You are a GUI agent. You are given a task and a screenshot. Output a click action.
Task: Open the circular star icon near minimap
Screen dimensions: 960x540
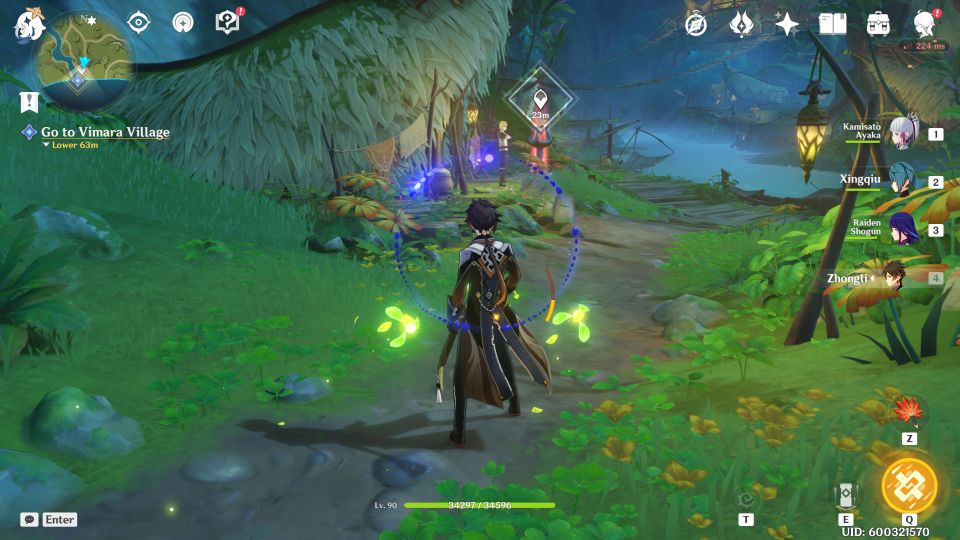[182, 22]
